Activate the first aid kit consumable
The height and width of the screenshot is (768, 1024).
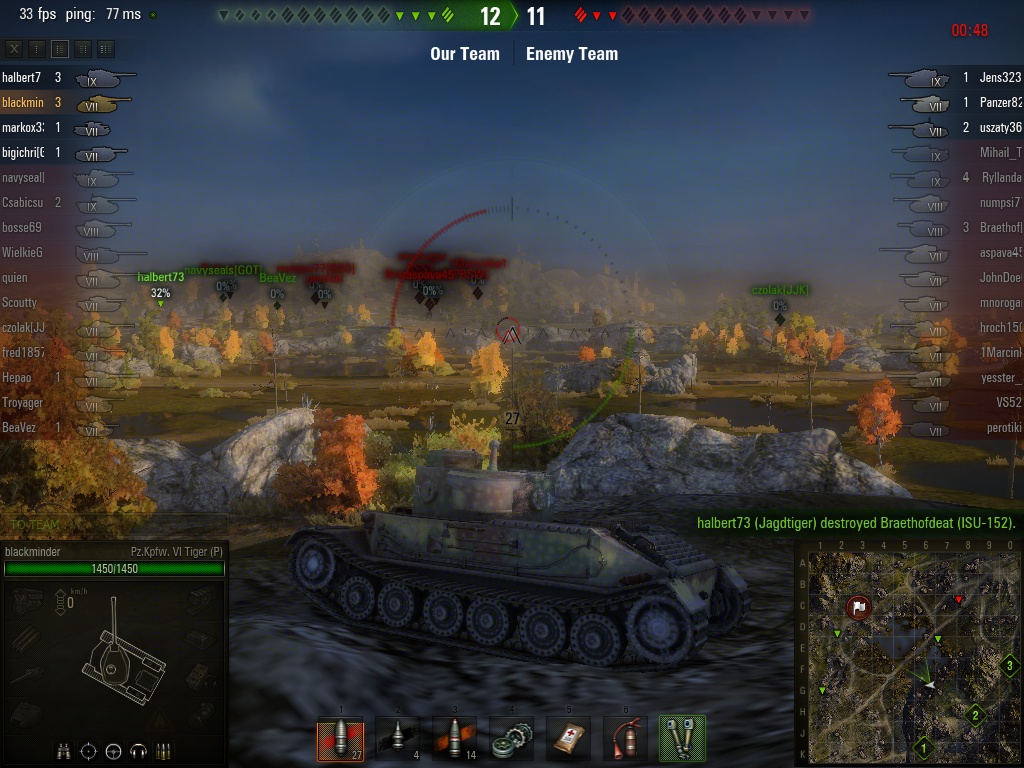pos(569,740)
